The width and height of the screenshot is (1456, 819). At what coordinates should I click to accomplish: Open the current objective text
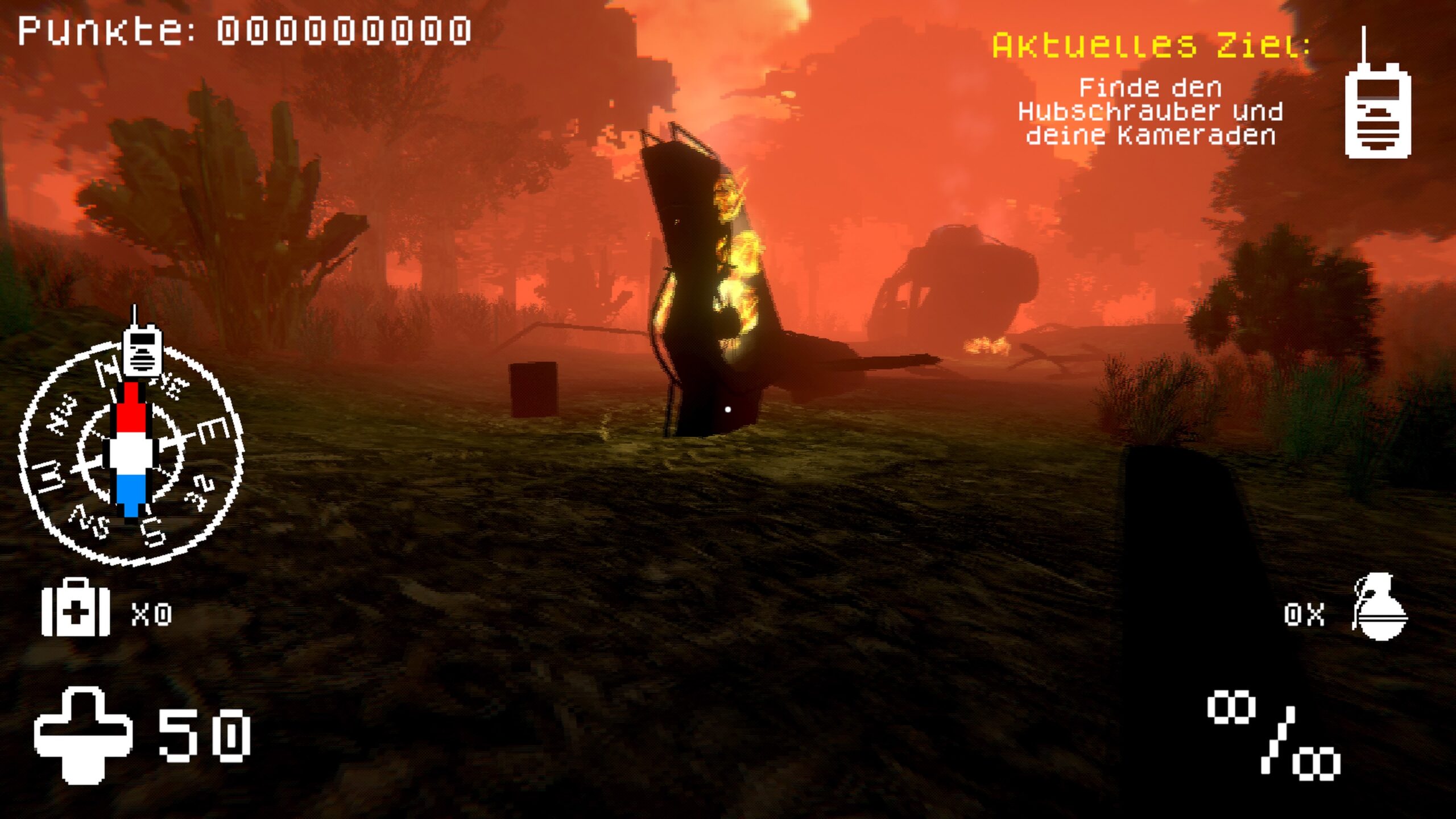pos(1150,112)
